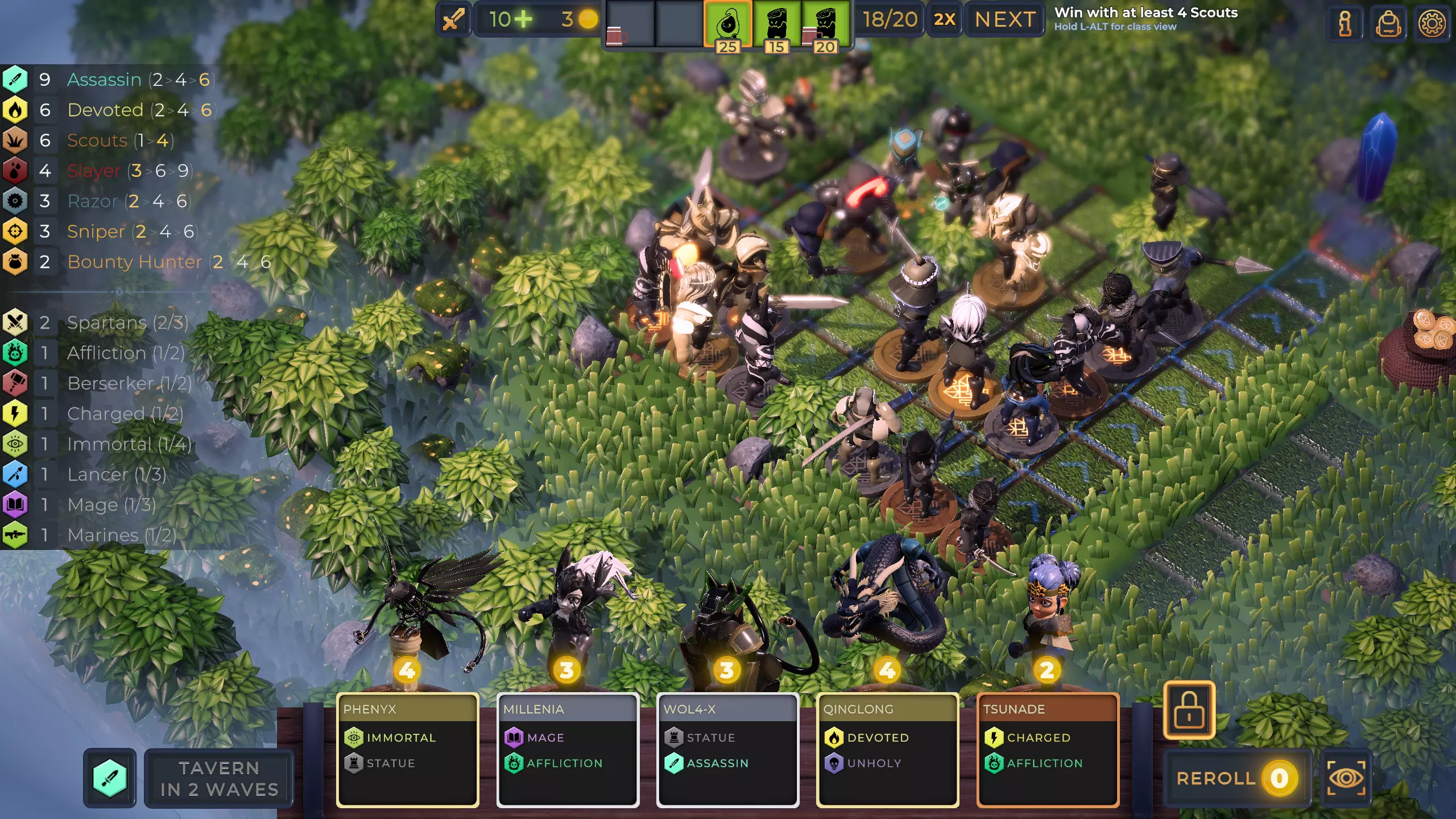This screenshot has width=1456, height=819.
Task: Reroll the shop offerings
Action: 1236,778
